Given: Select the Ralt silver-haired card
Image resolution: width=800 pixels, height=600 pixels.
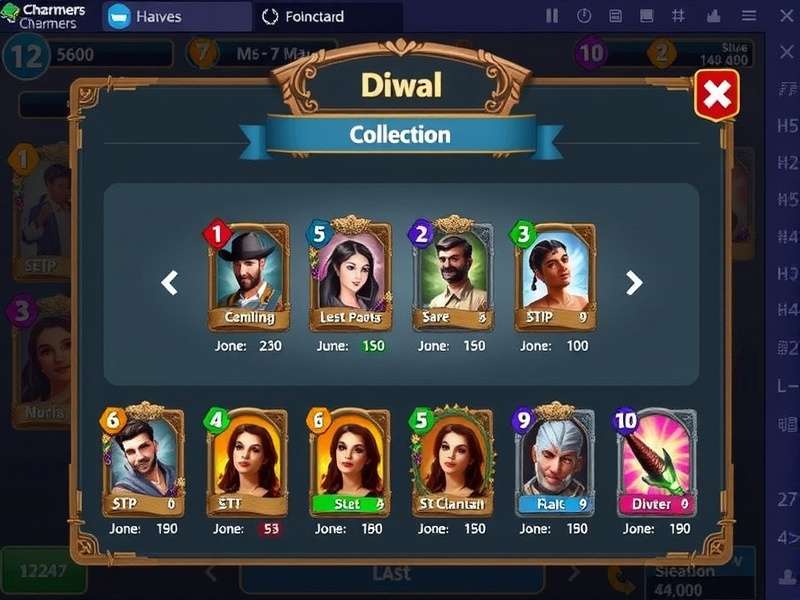Looking at the screenshot, I should (x=555, y=462).
